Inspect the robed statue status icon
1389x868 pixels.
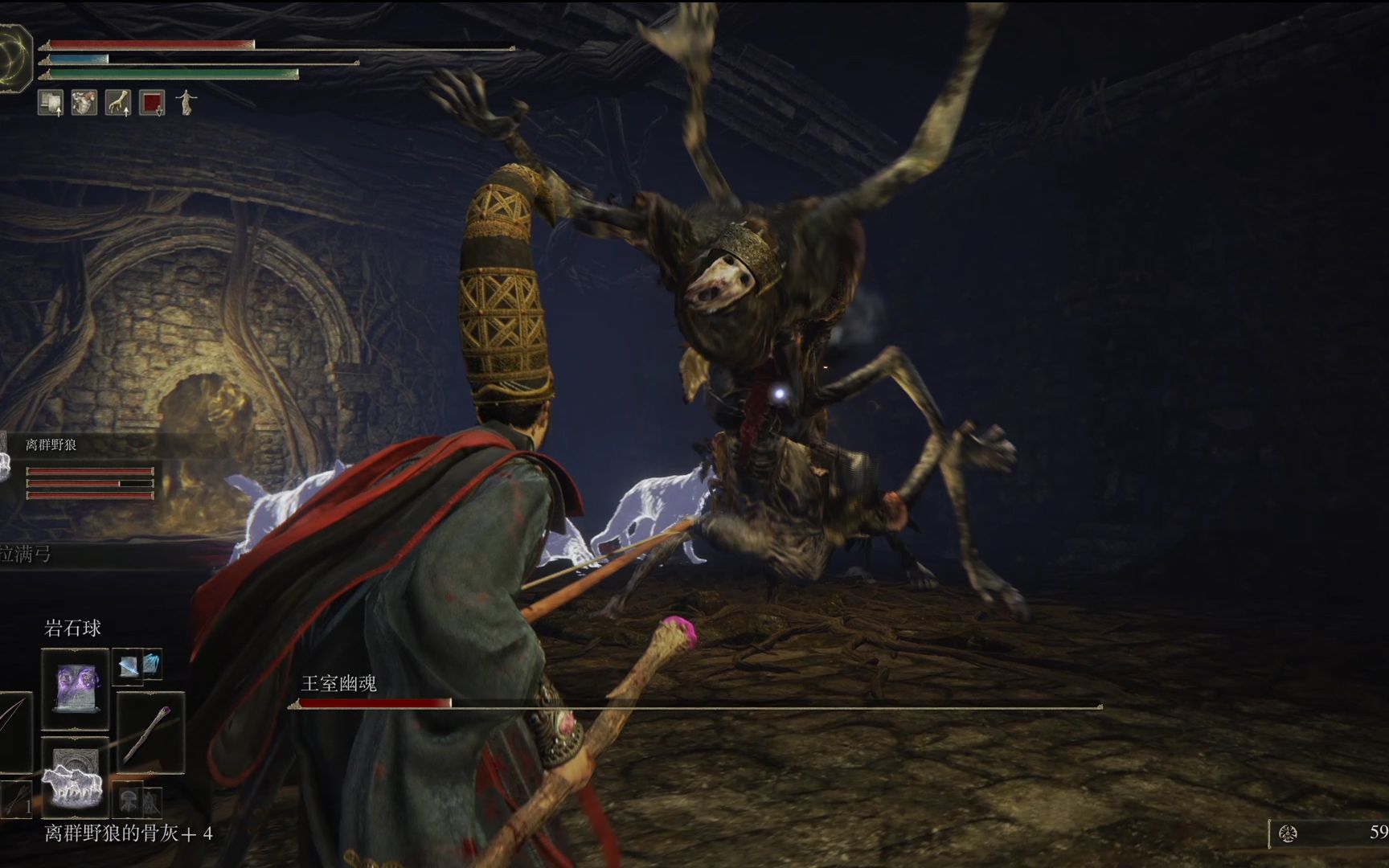pos(186,102)
